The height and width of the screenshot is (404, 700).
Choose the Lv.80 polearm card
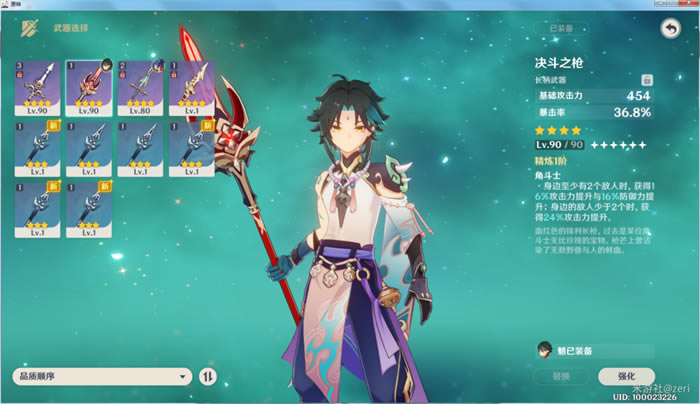[139, 86]
